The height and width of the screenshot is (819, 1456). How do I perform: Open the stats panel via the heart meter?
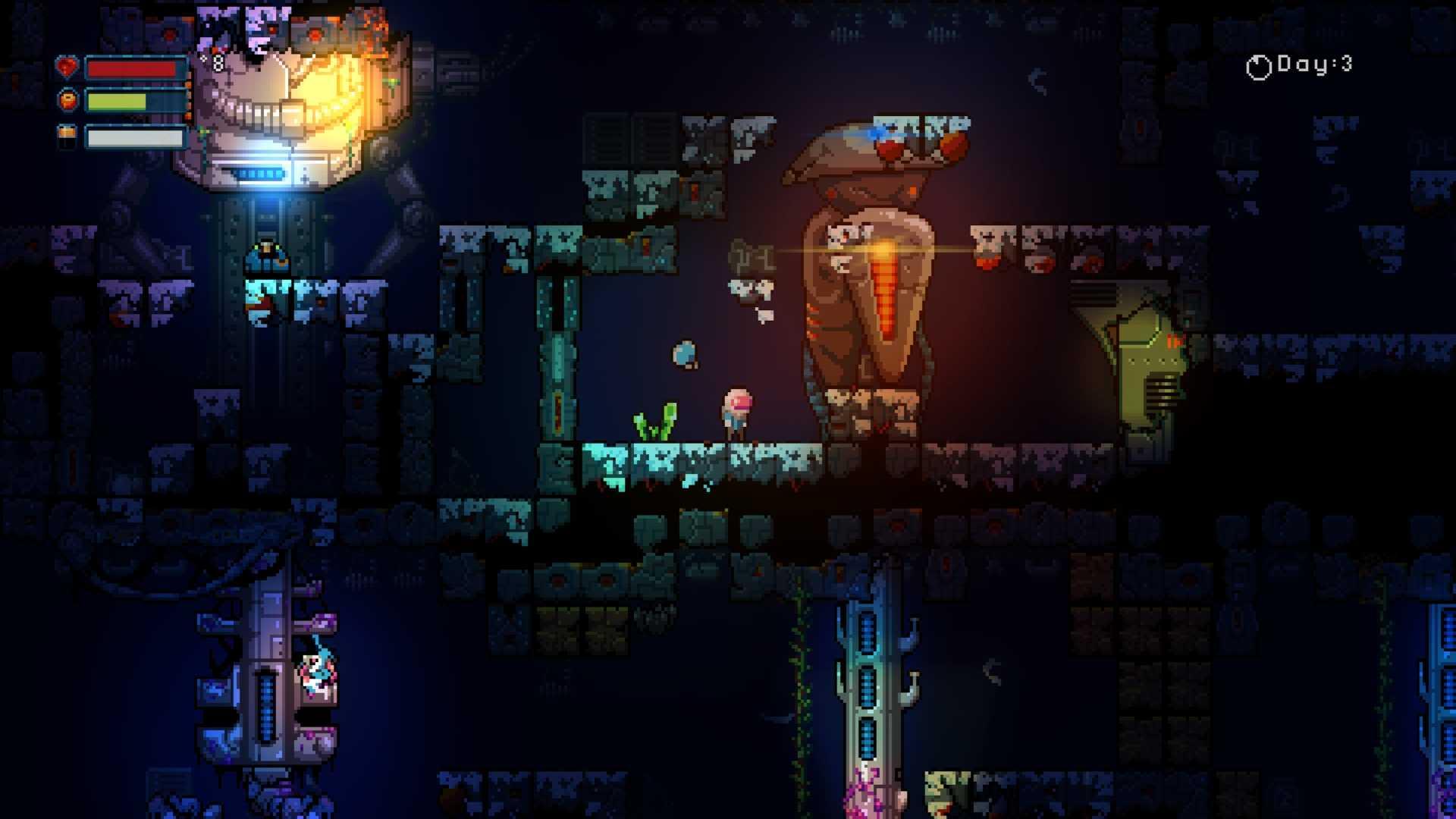67,67
